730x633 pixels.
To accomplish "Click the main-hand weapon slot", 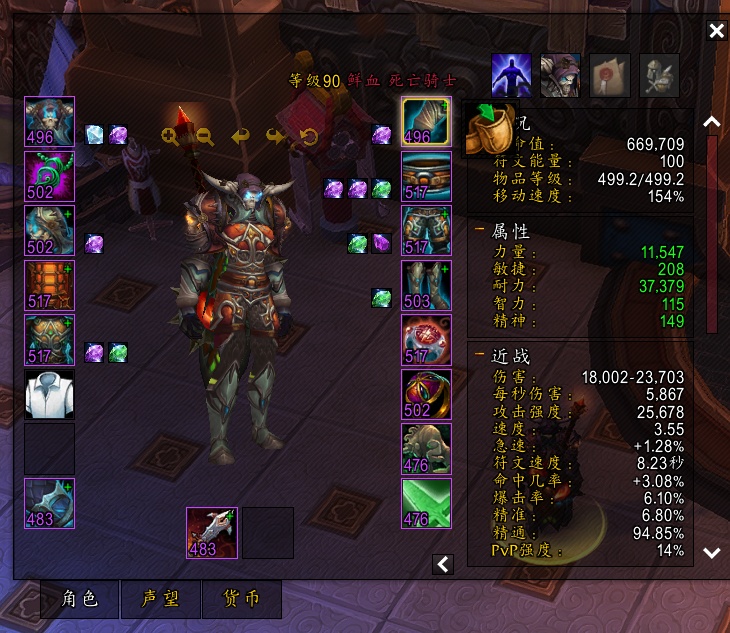I will (212, 532).
